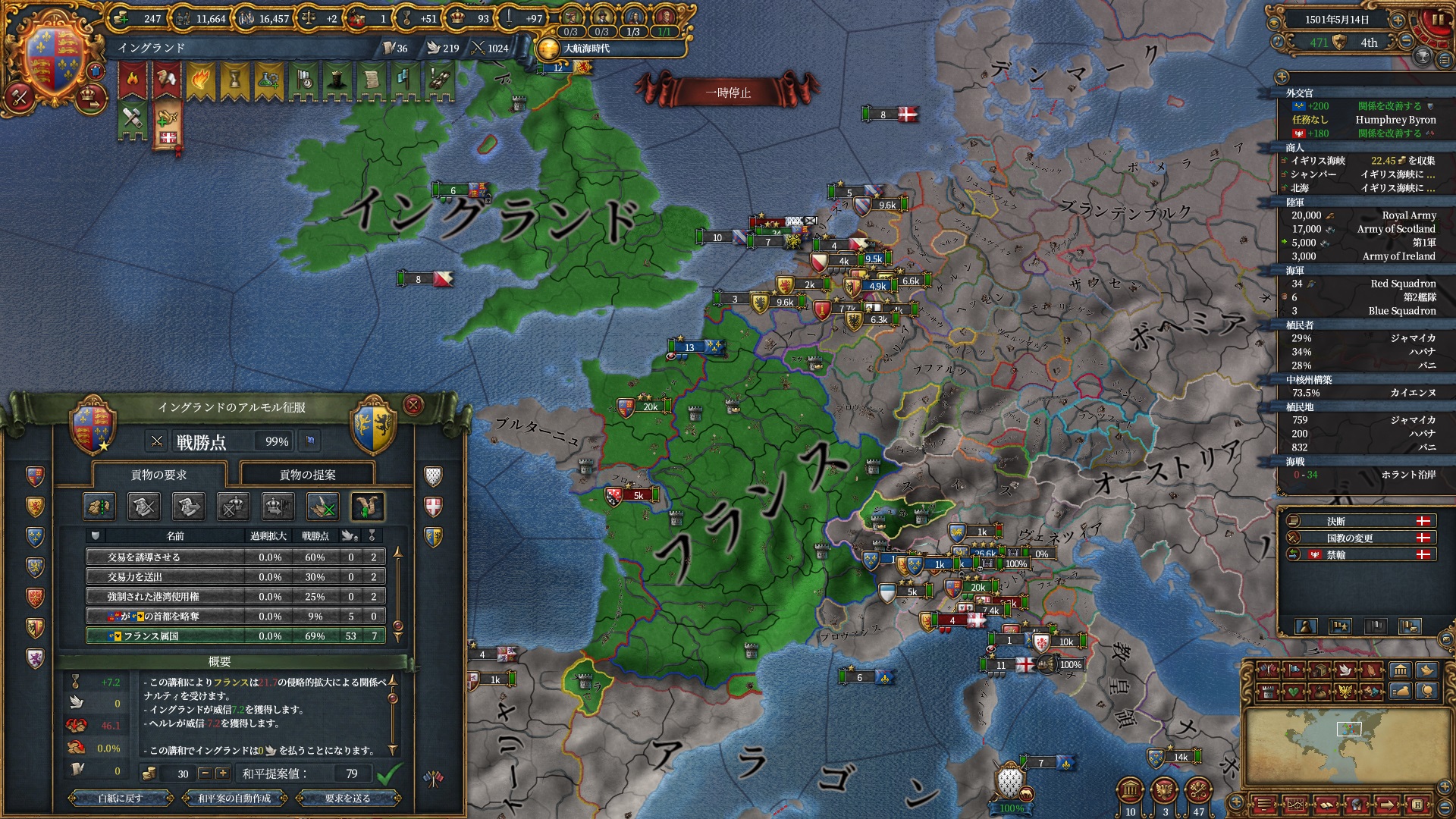
Task: Reset to white peace with 白紙に戻す
Action: [x=121, y=798]
